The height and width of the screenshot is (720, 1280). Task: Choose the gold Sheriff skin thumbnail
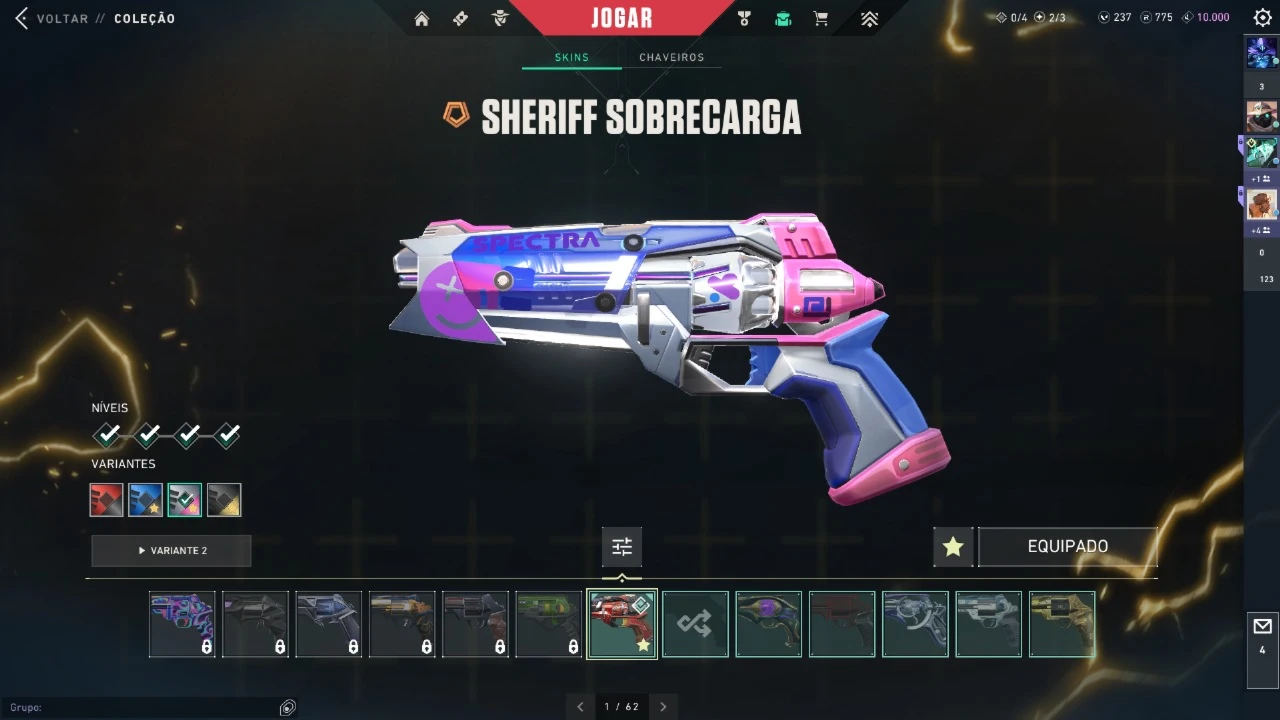[1062, 624]
